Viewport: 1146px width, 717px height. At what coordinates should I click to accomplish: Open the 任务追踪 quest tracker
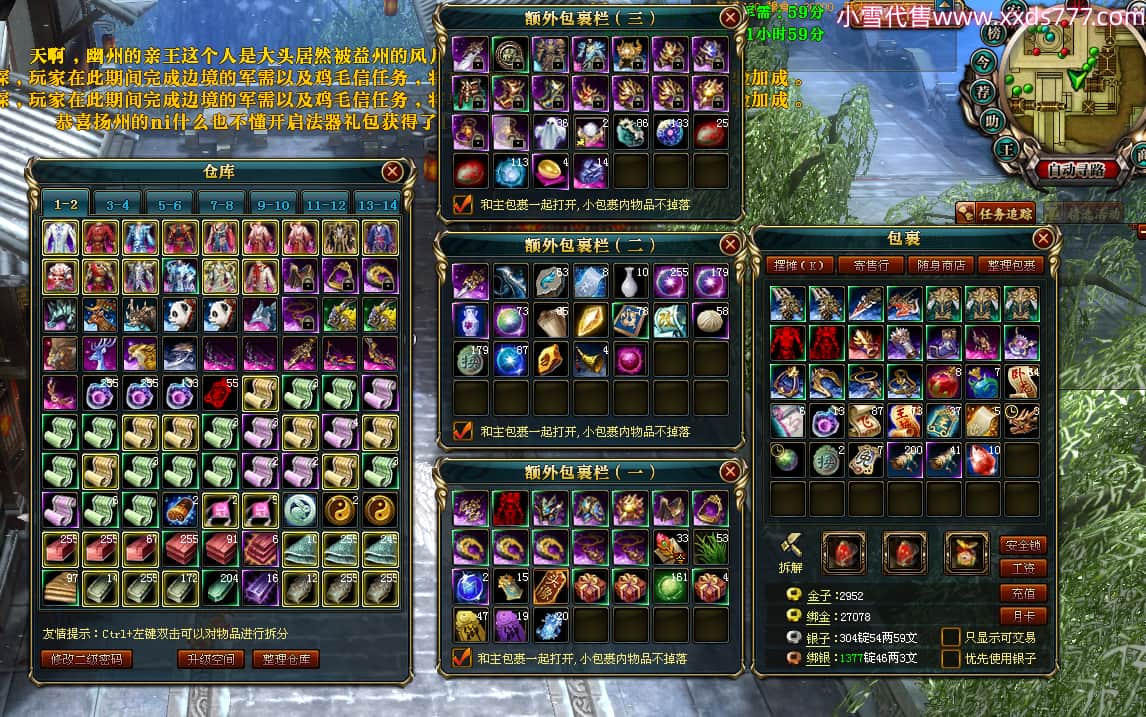[994, 212]
